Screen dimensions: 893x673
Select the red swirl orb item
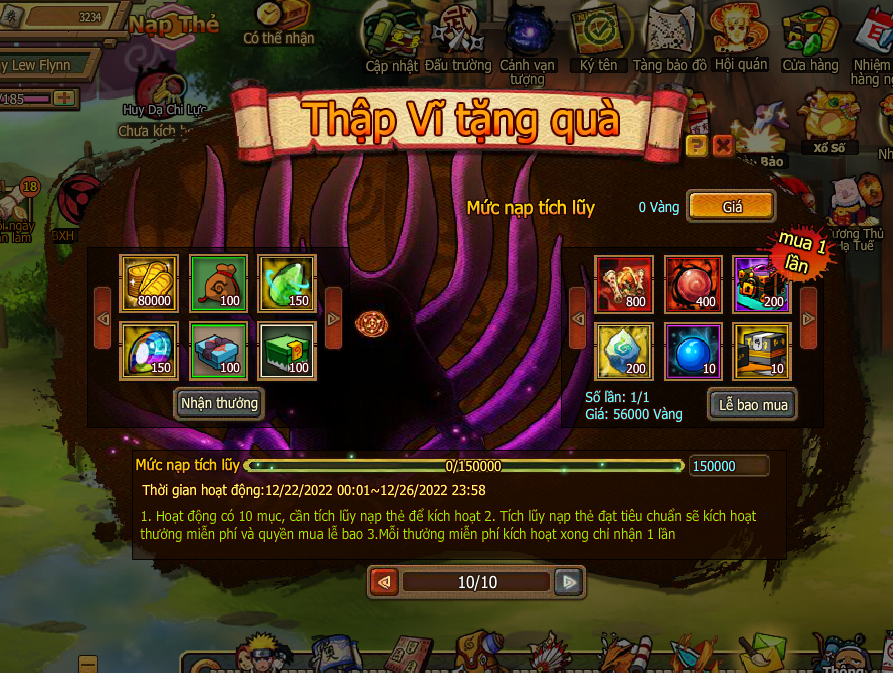tap(693, 284)
